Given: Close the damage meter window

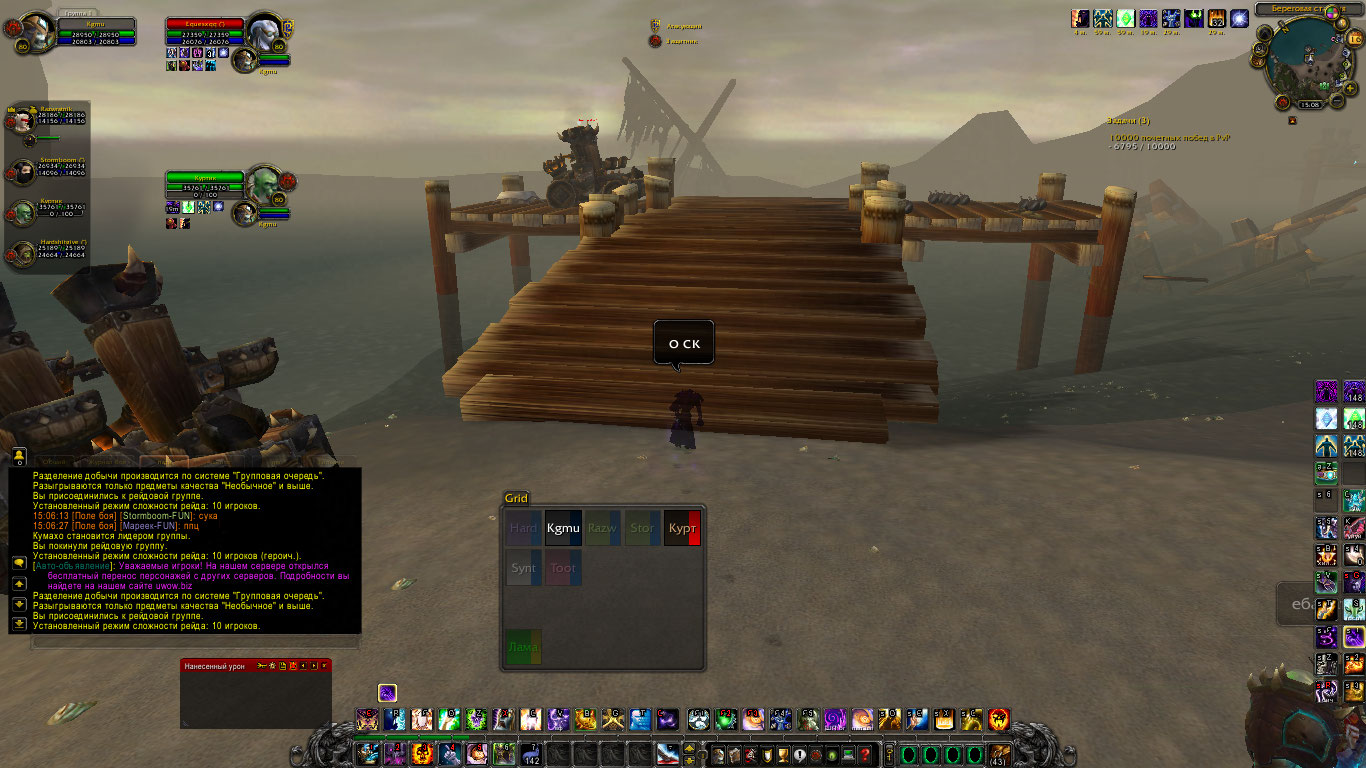Looking at the screenshot, I should click(x=324, y=665).
